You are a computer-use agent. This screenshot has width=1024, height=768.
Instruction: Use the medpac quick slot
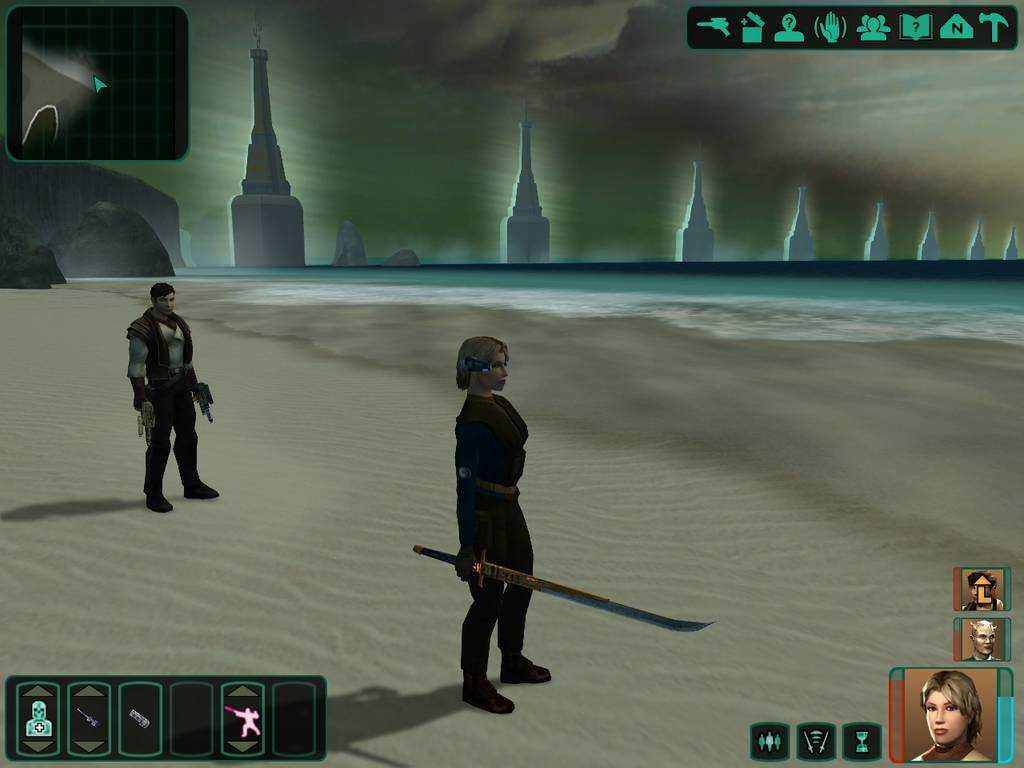37,719
